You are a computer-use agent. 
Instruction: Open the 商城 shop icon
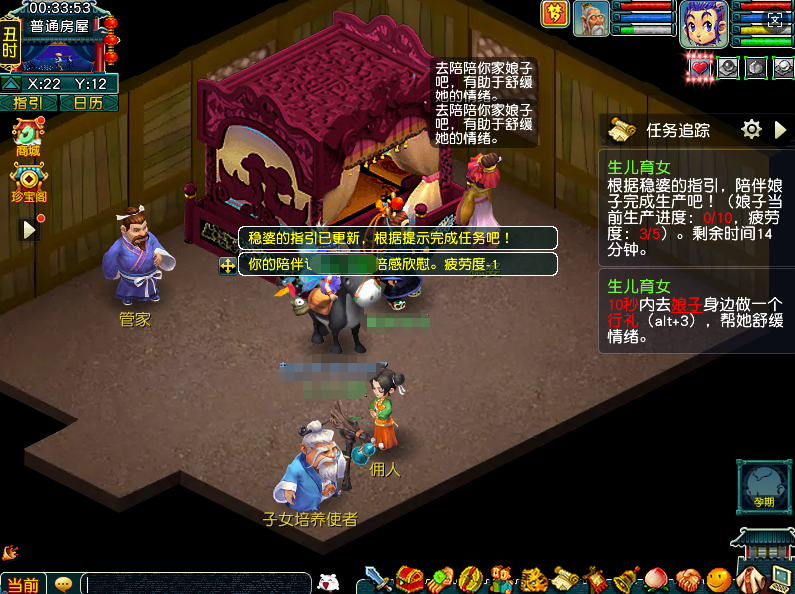27,136
